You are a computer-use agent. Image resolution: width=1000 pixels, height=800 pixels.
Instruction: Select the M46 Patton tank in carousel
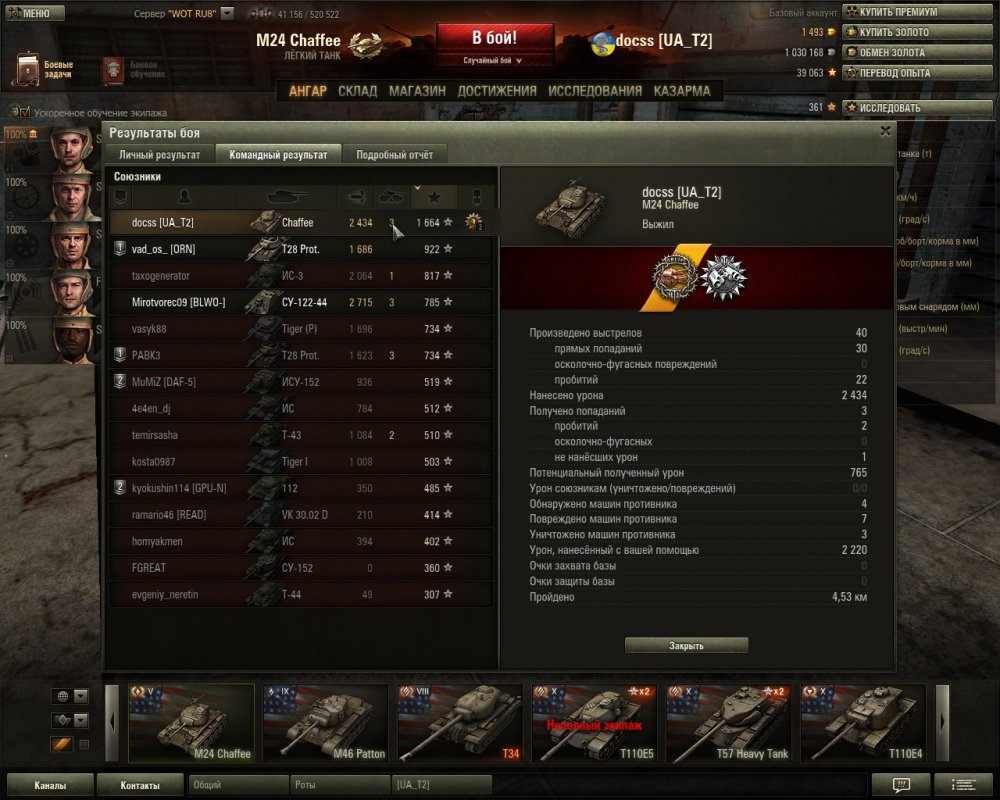click(x=325, y=723)
